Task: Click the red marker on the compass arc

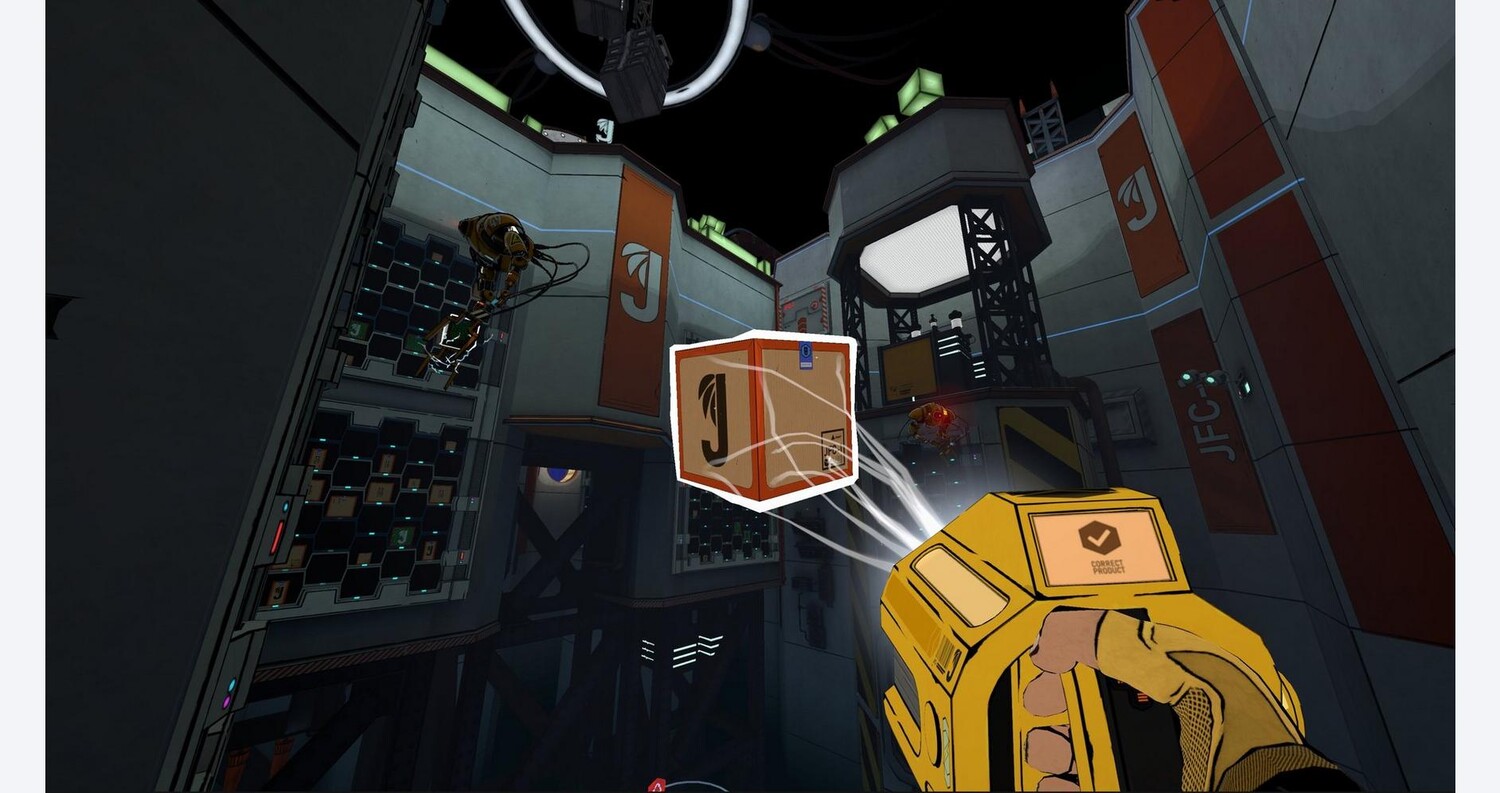Action: tap(656, 785)
